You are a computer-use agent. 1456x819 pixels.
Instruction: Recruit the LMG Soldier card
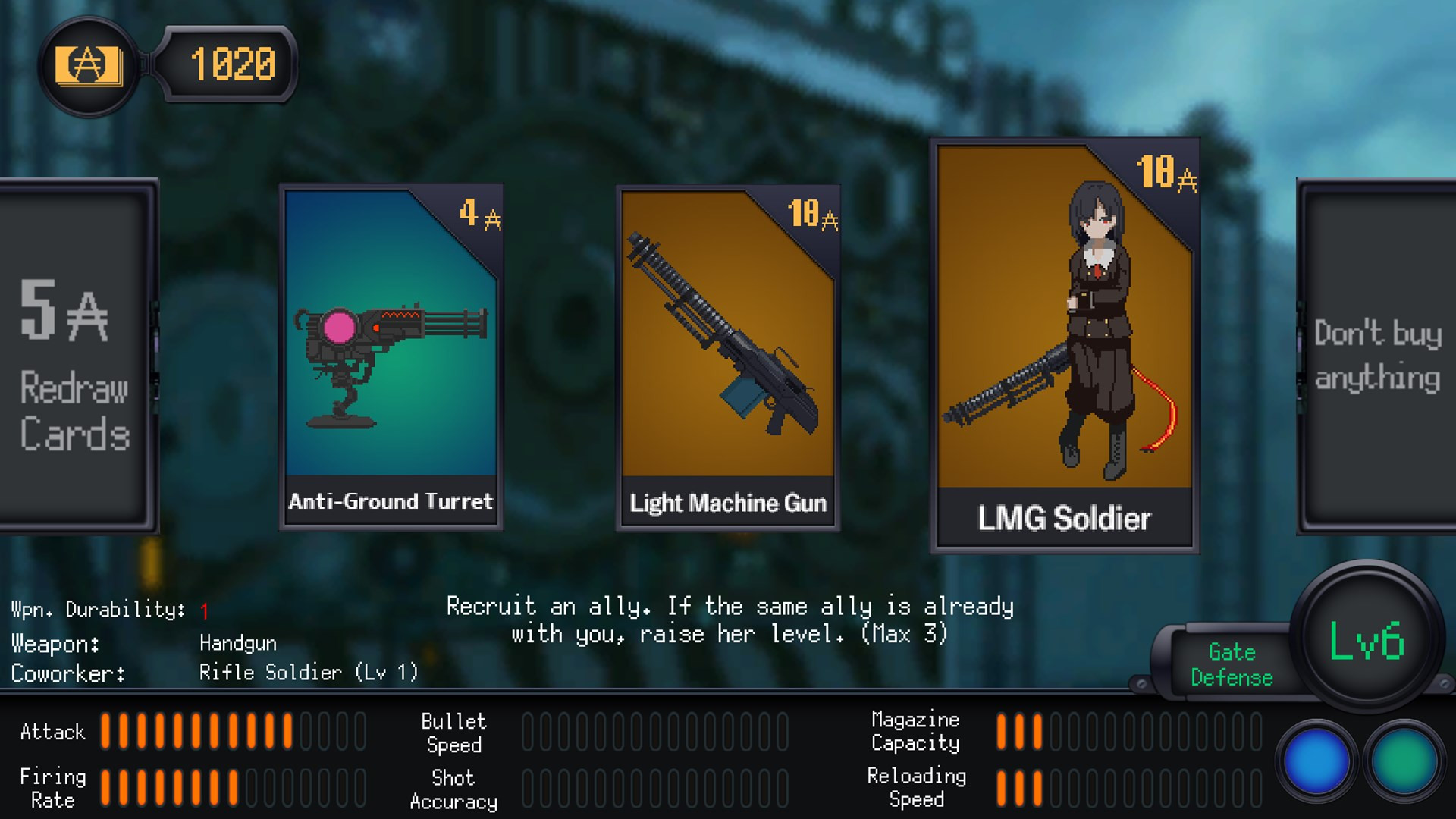coord(1064,345)
